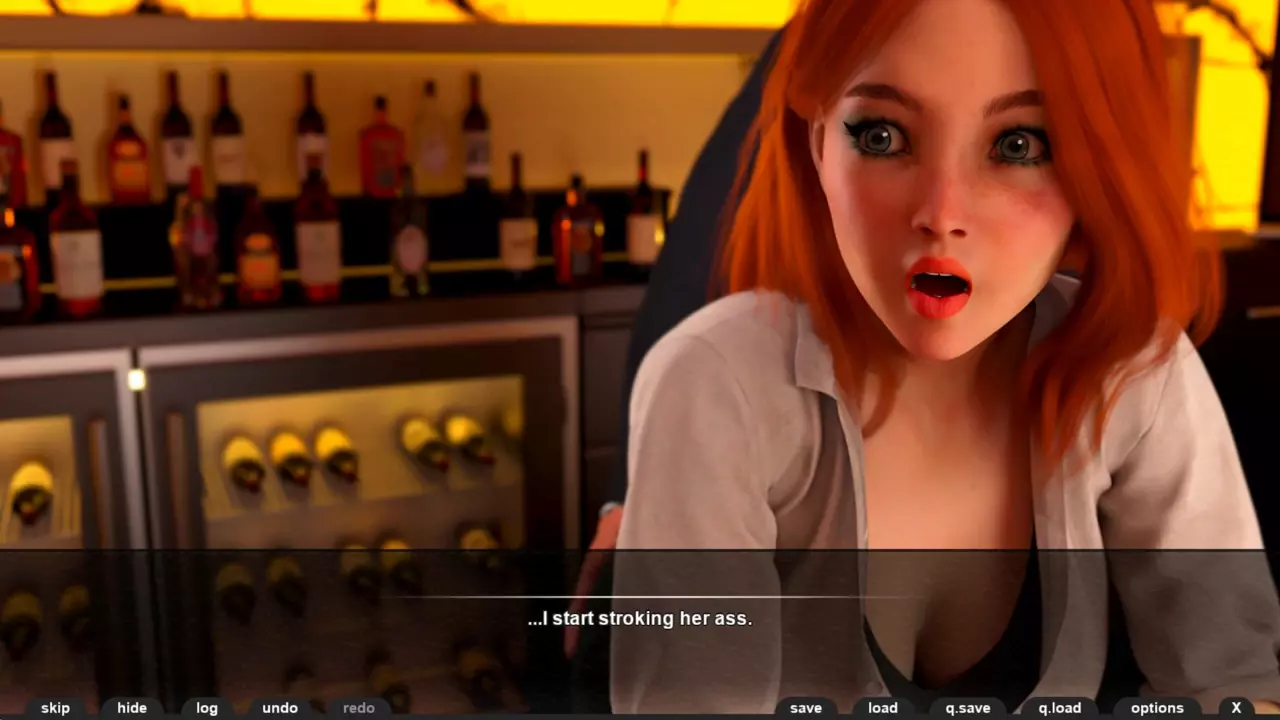Quick load with q.load
Viewport: 1280px width, 720px height.
[x=1059, y=708]
